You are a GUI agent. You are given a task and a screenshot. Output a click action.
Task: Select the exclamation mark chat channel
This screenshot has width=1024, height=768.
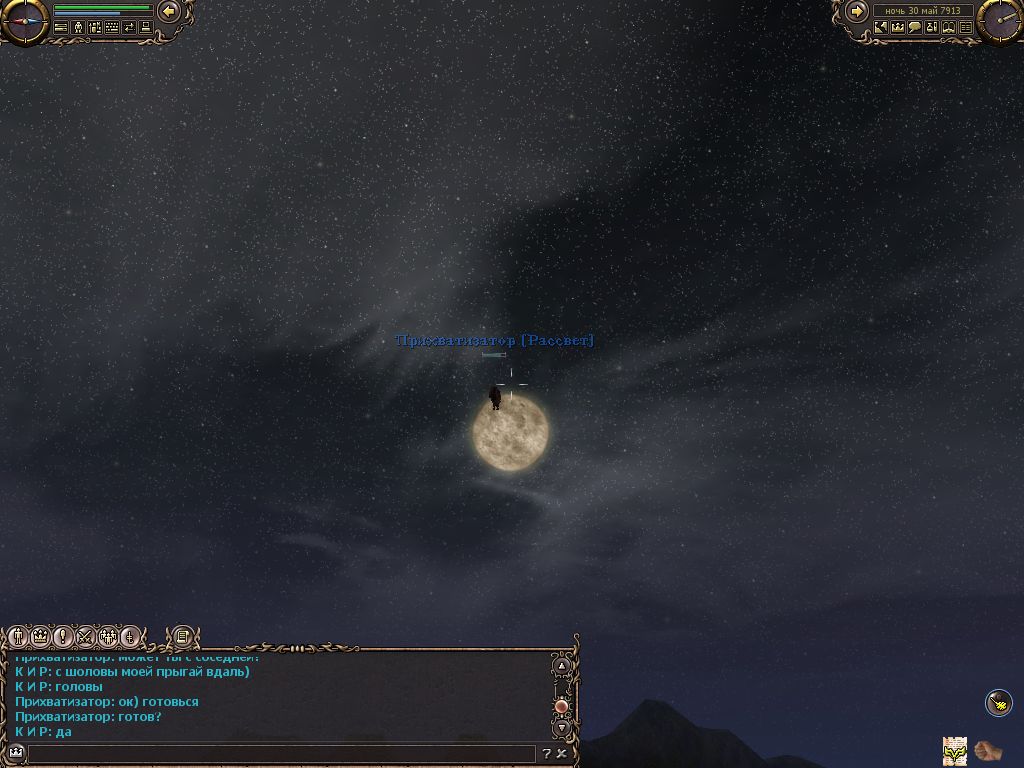click(63, 636)
